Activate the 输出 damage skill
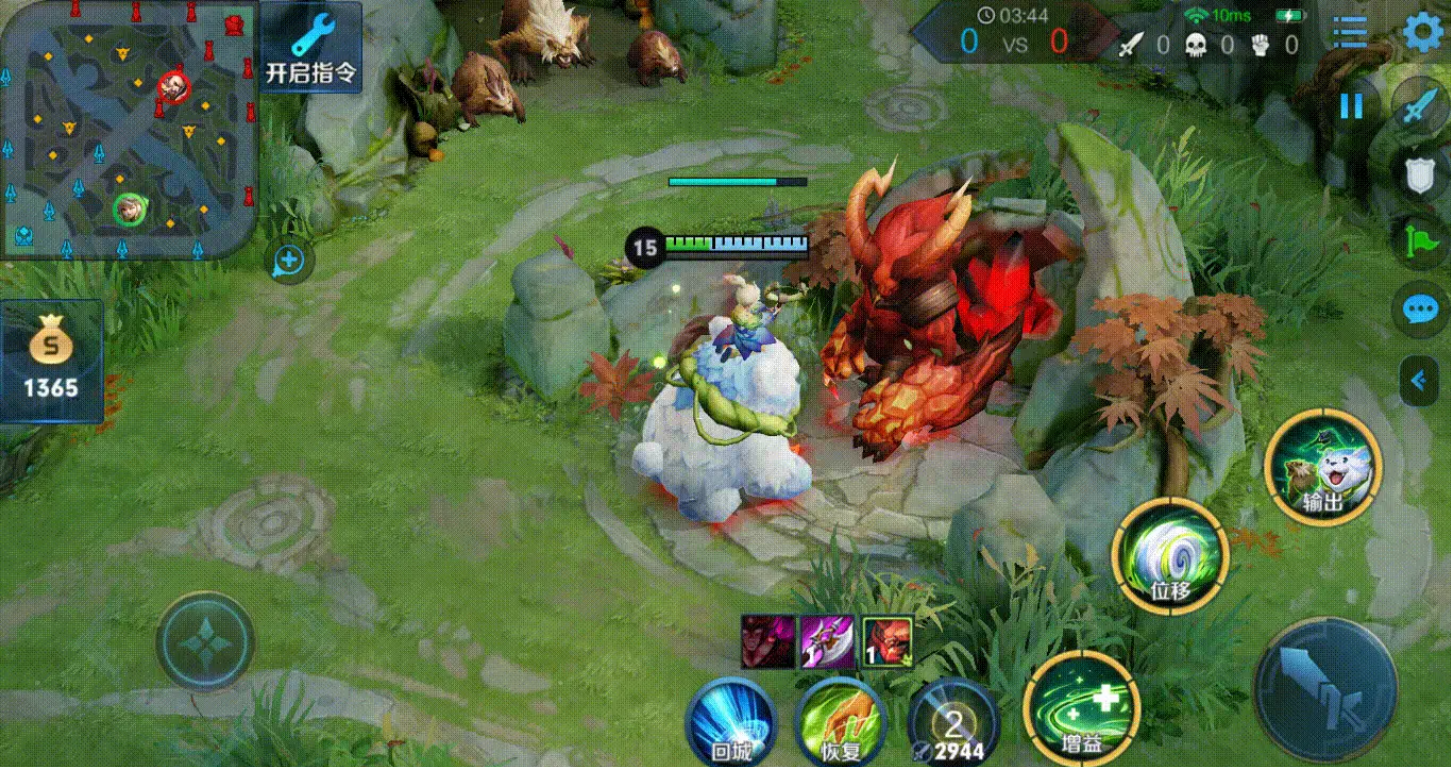1451x767 pixels. coord(1322,467)
